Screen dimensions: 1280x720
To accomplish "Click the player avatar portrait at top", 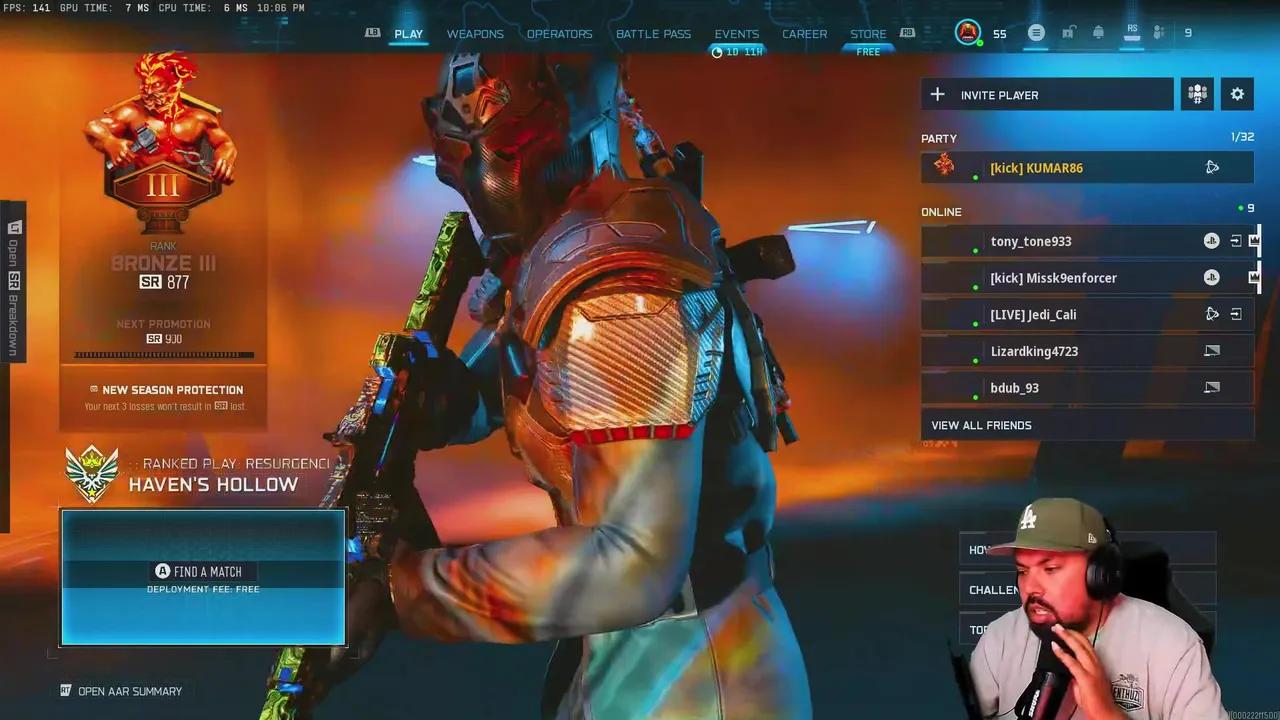I will click(x=968, y=32).
